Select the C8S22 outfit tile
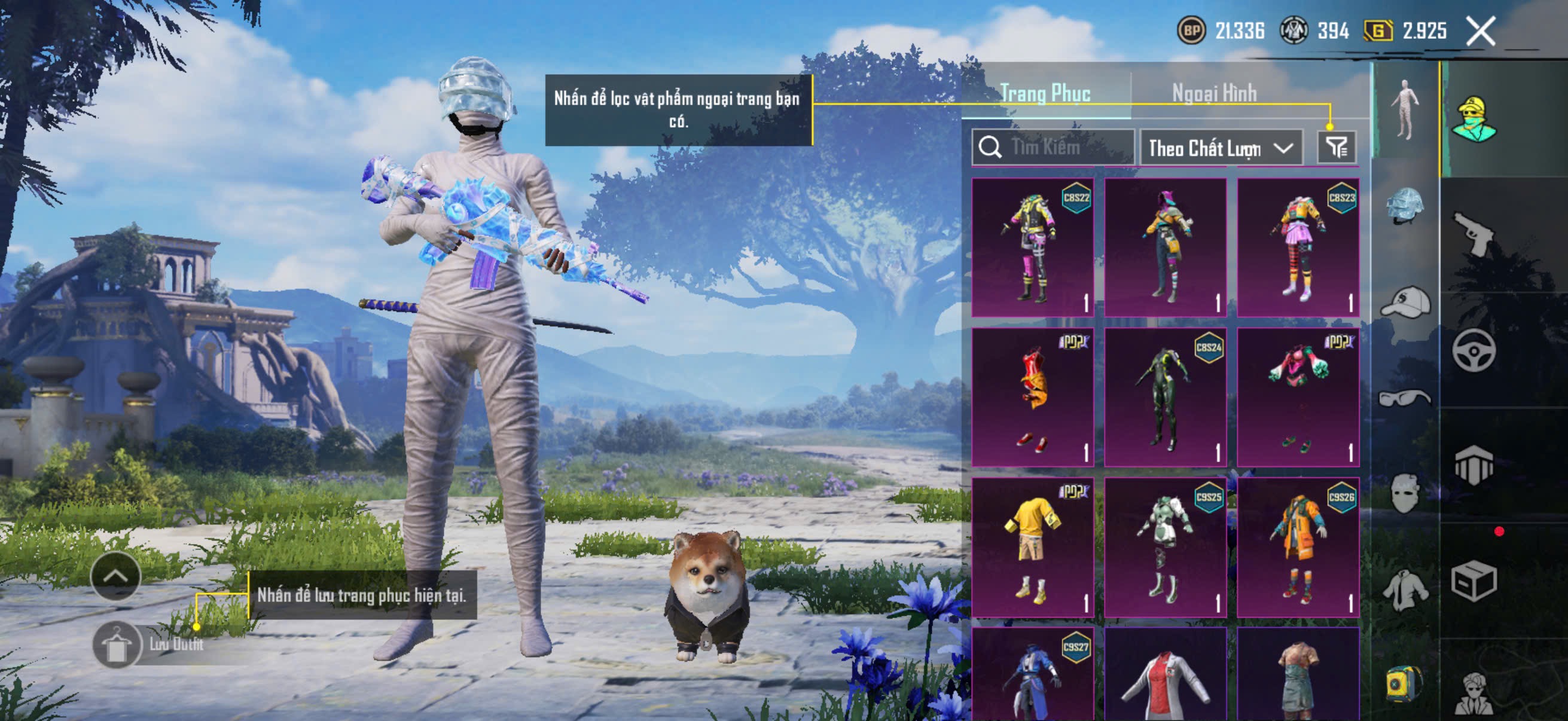 tap(1032, 247)
